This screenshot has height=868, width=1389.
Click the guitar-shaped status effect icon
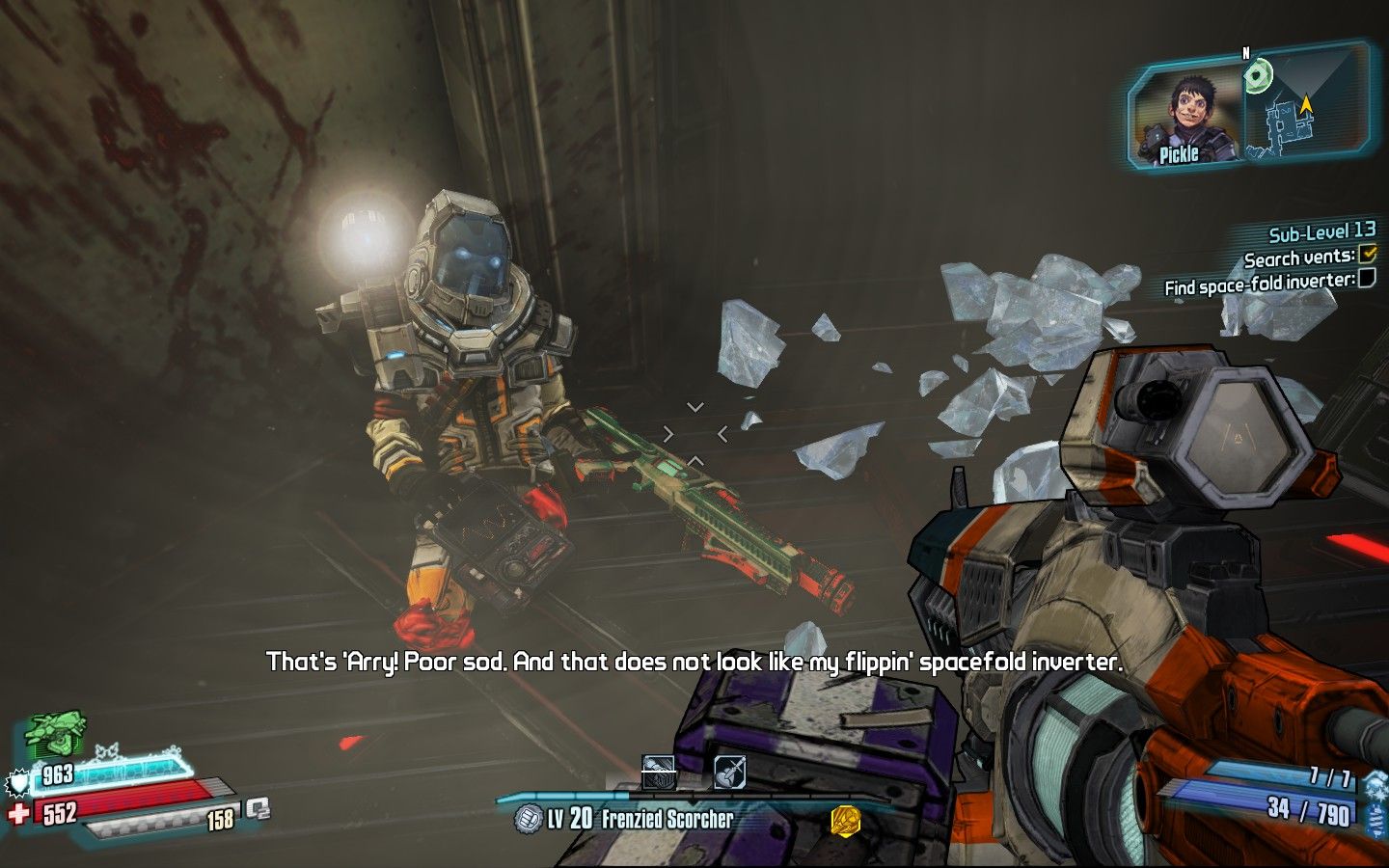click(x=729, y=772)
